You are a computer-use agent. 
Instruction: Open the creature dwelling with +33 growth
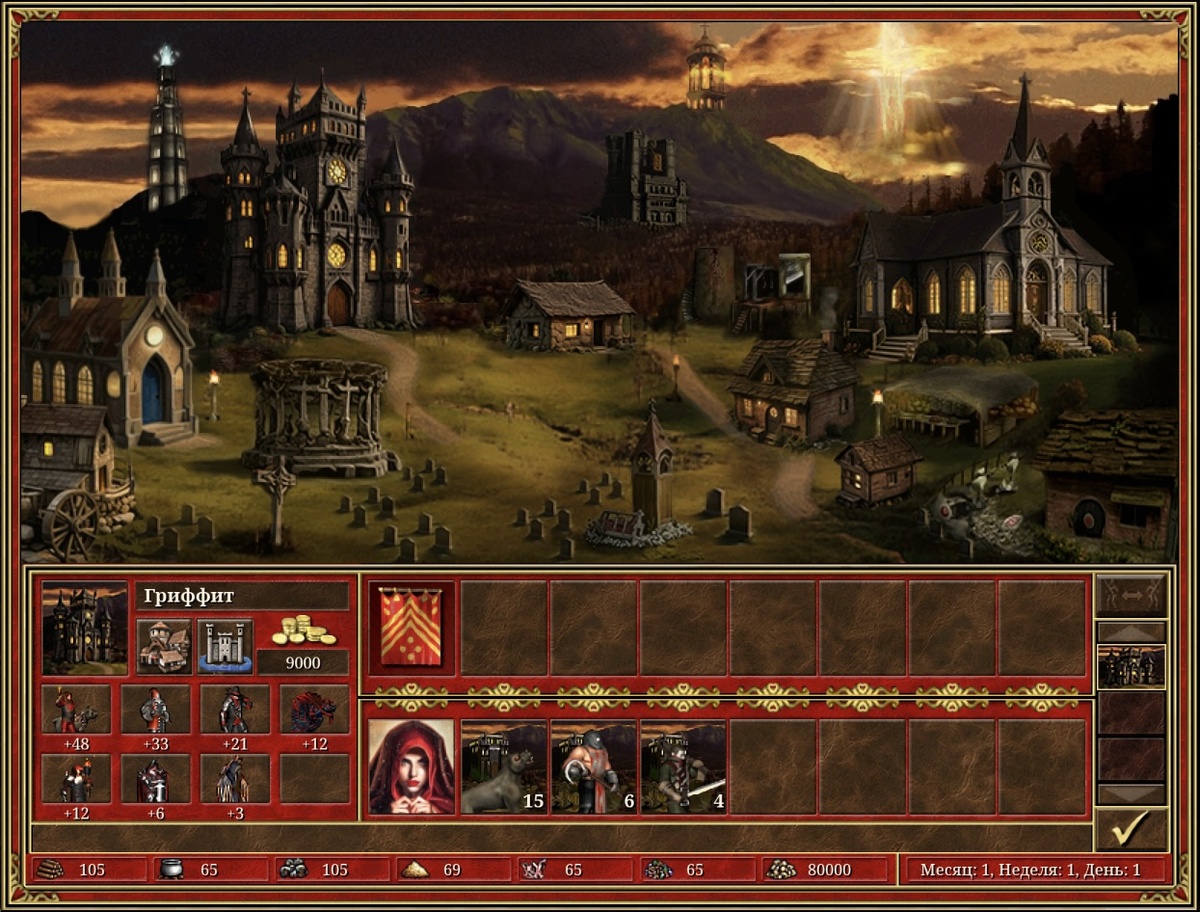(x=155, y=710)
